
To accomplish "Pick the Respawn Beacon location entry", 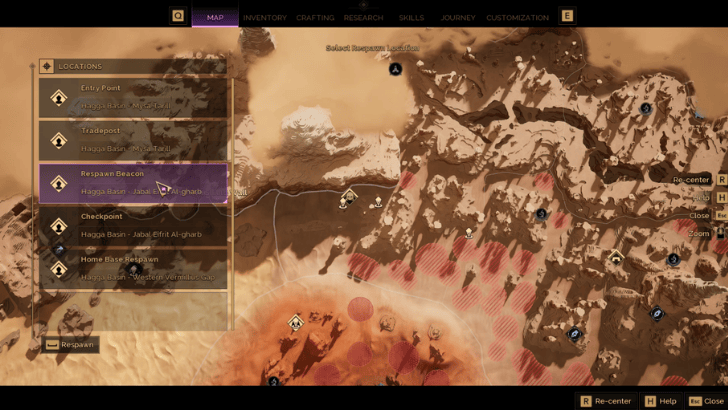I will coord(133,182).
